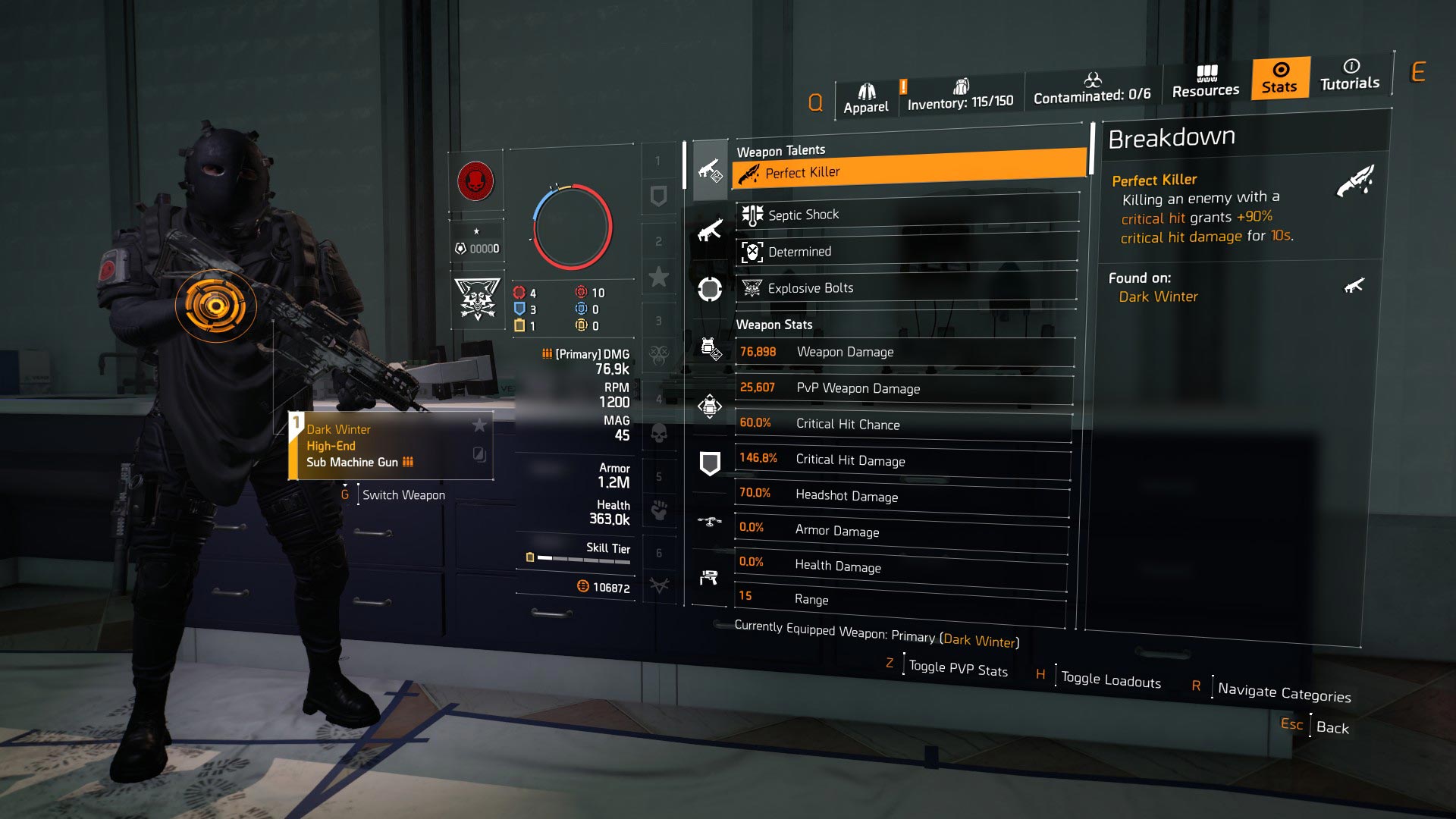Image resolution: width=1456 pixels, height=819 pixels.
Task: Select the Determined talent row
Action: (x=906, y=252)
